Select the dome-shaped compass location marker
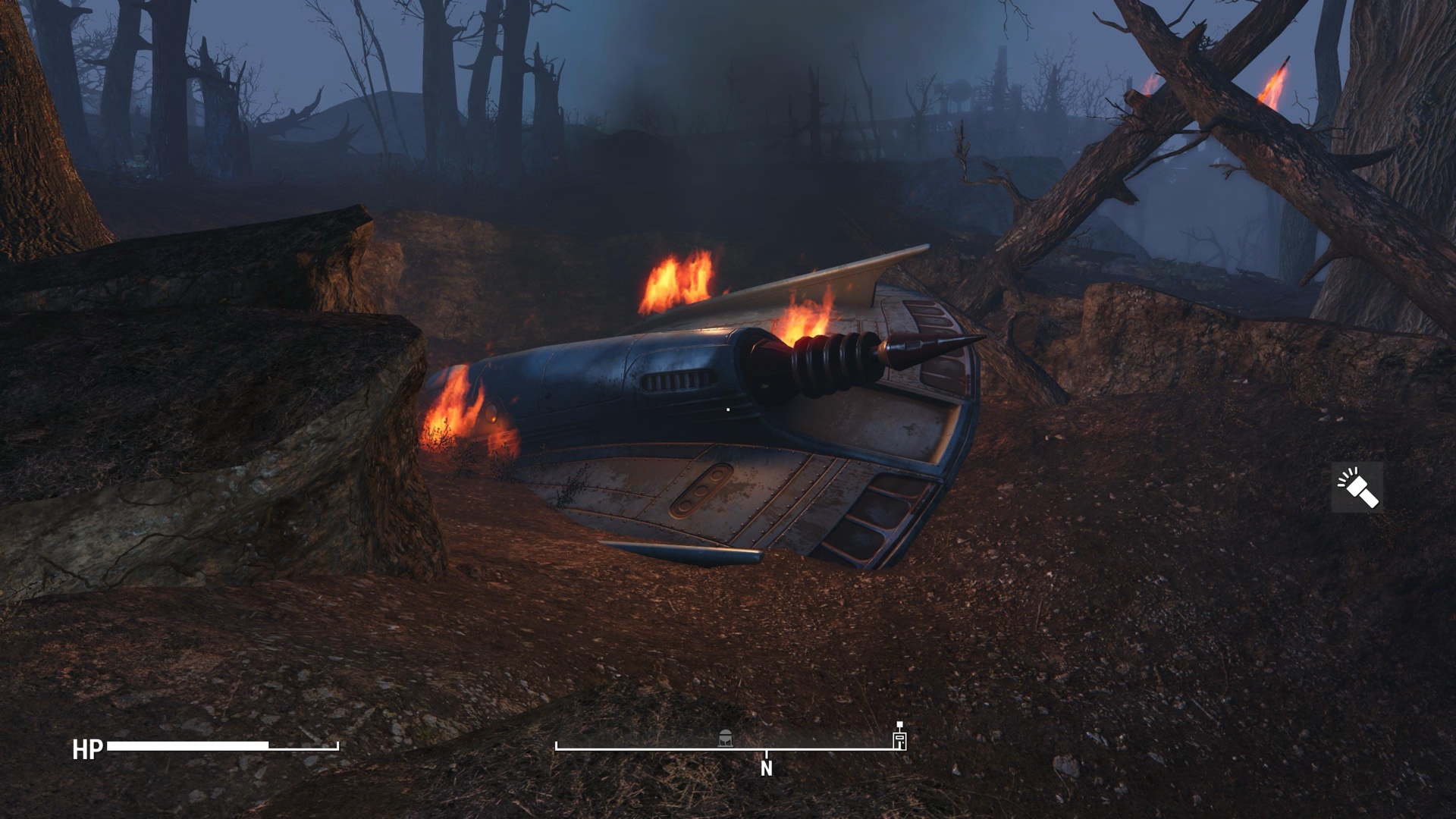Image resolution: width=1456 pixels, height=819 pixels. [726, 737]
